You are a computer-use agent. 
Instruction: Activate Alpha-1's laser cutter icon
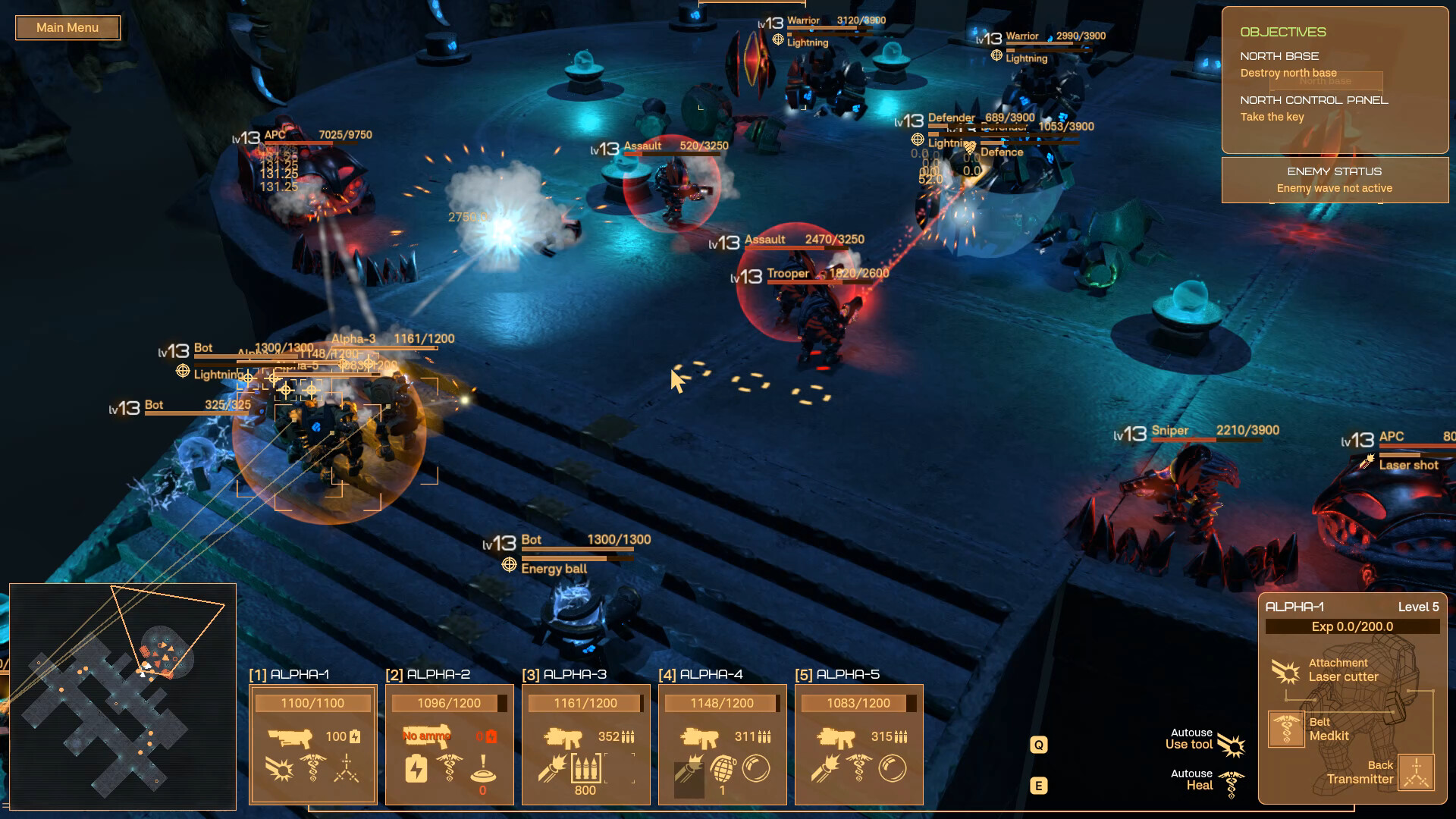279,770
